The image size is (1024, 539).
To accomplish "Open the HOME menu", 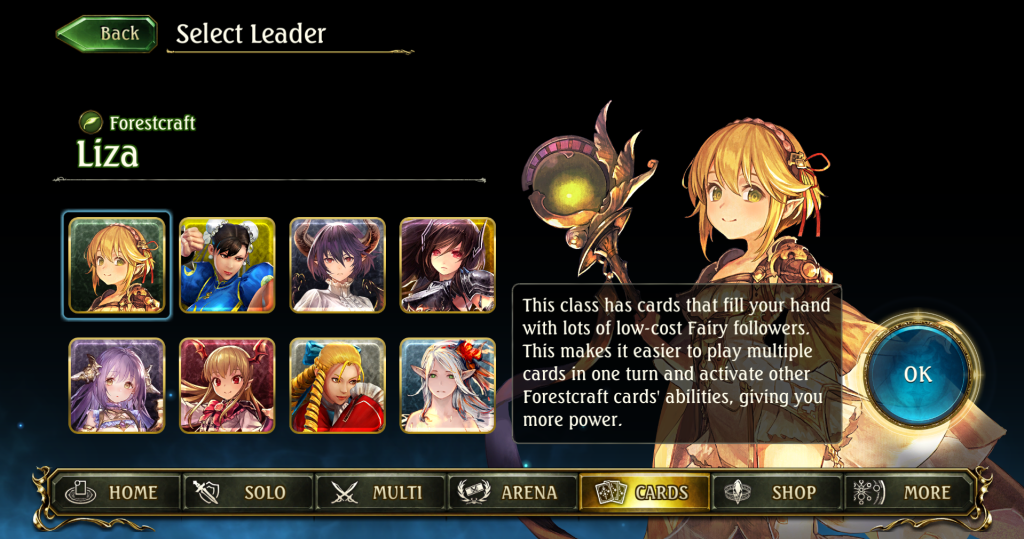I will [113, 492].
